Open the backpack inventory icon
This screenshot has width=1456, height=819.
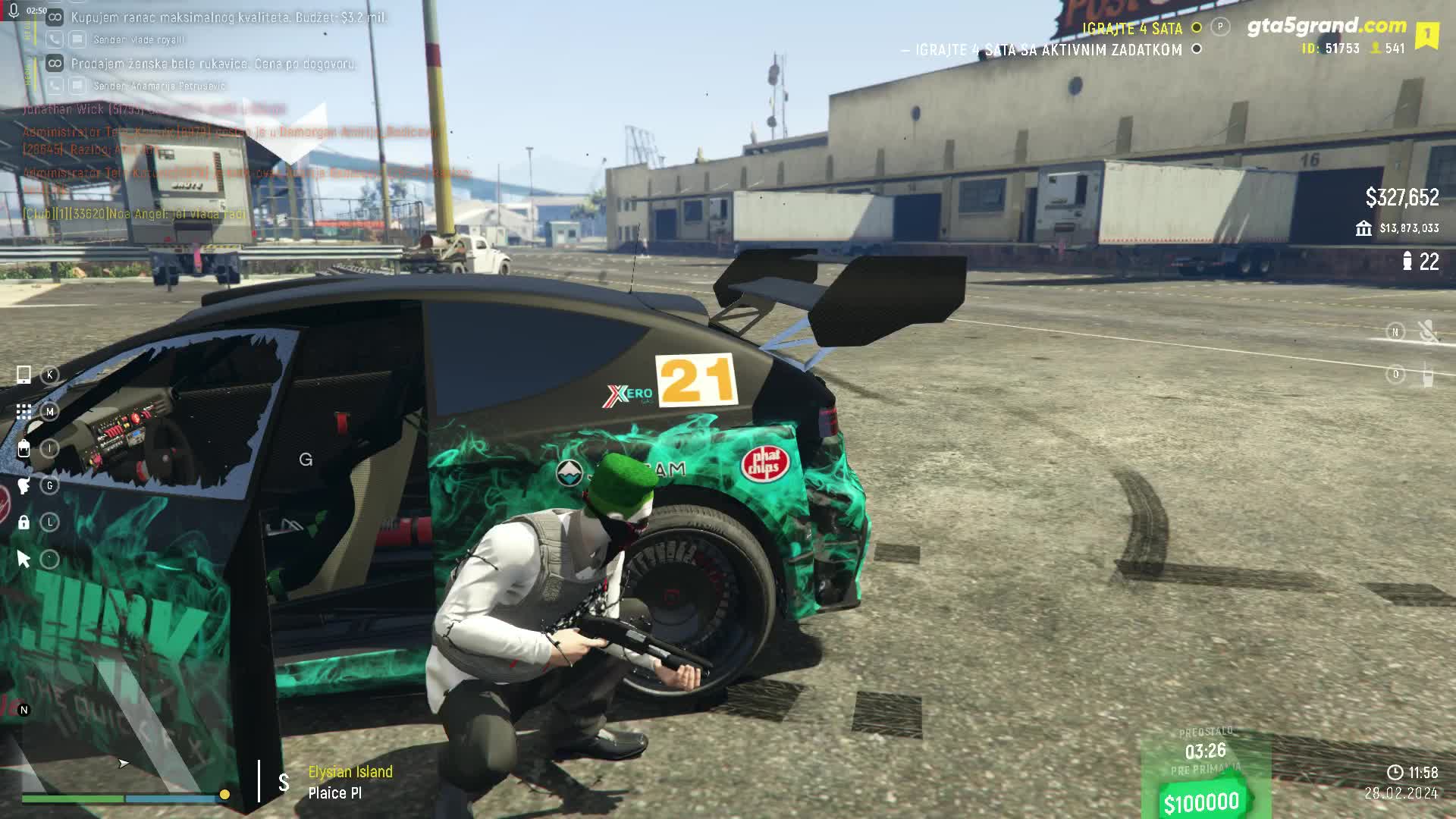point(24,449)
